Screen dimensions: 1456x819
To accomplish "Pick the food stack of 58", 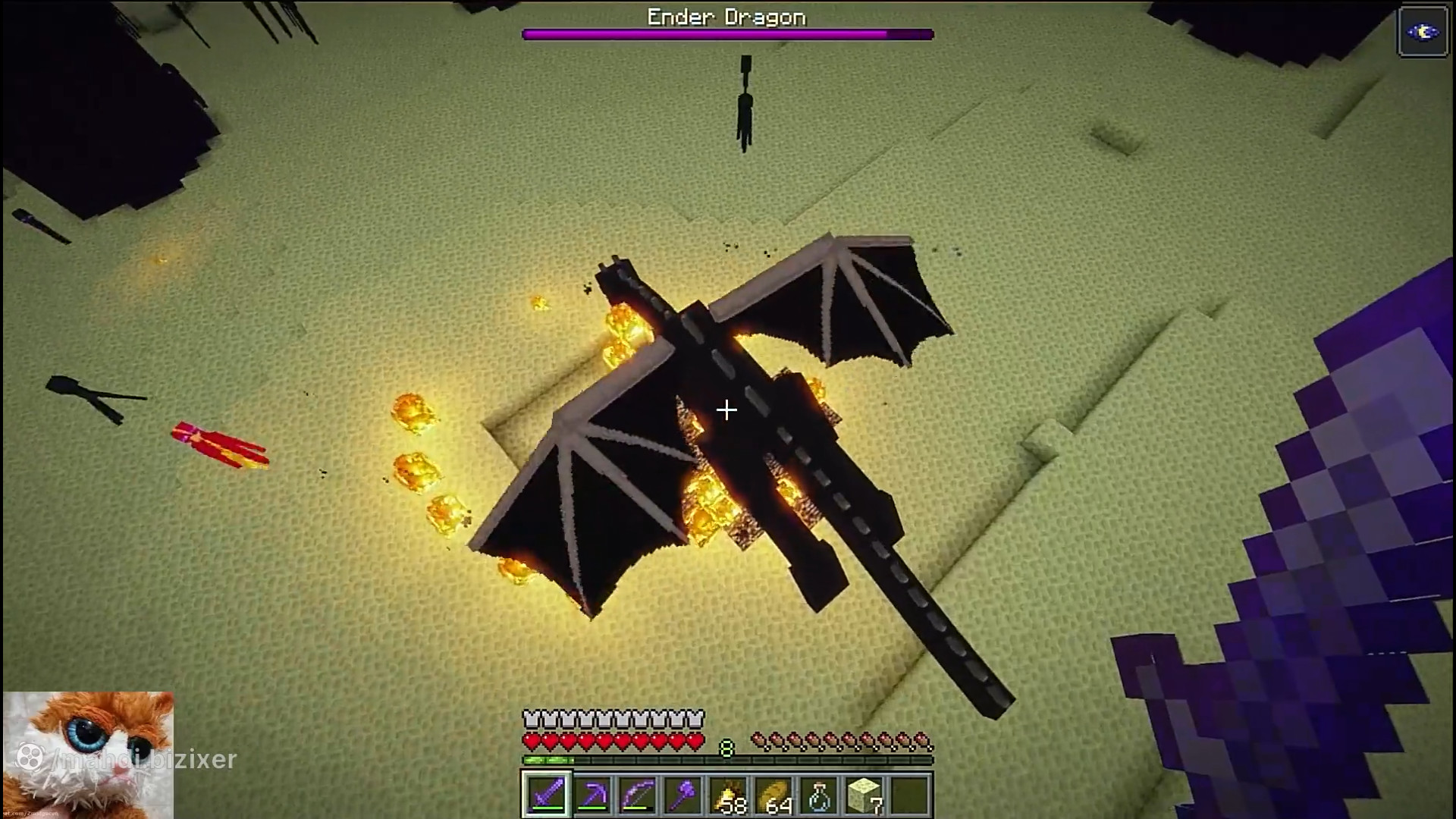I will (728, 795).
